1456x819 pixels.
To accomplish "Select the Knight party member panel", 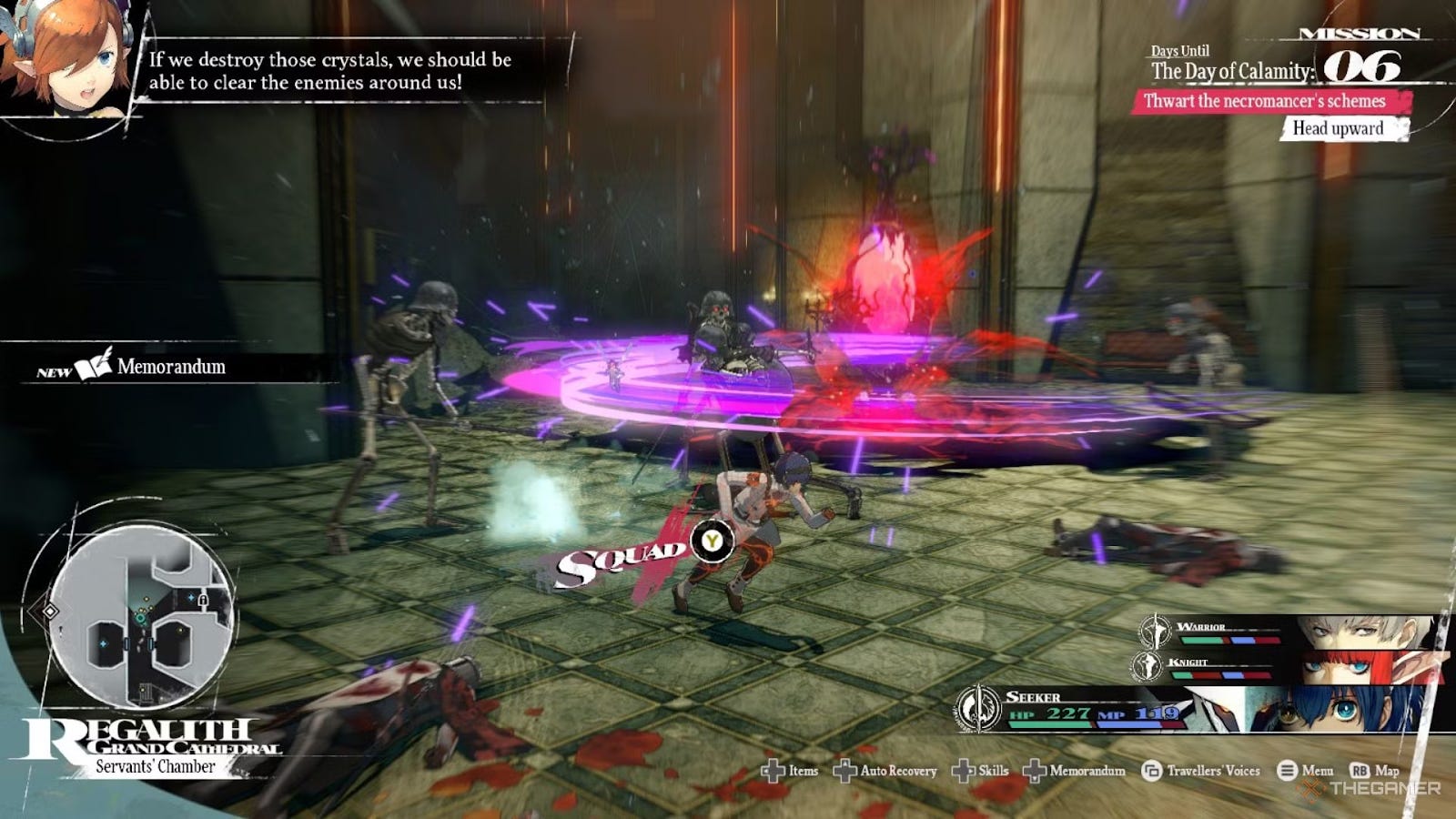I will point(1292,667).
